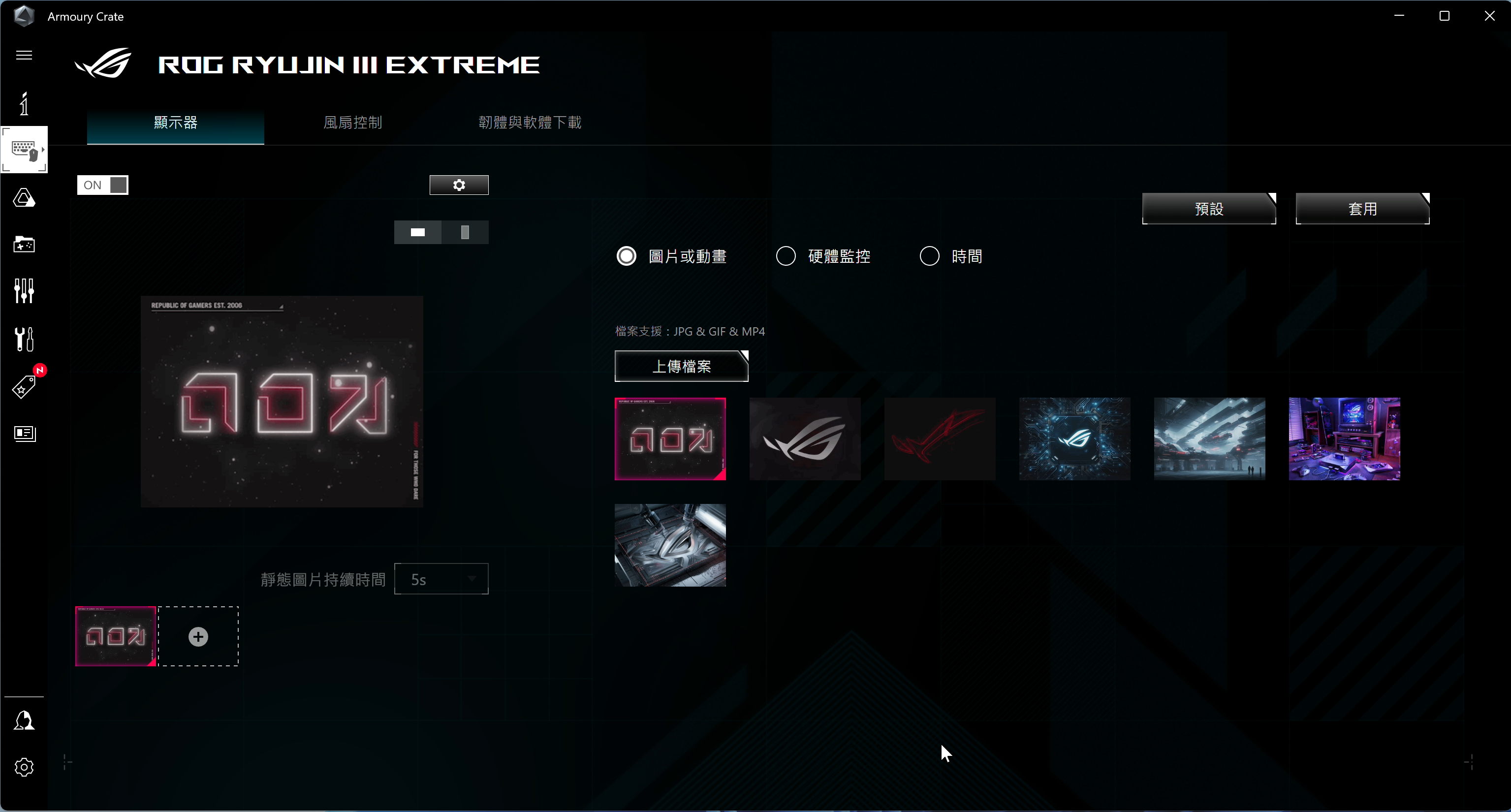Turn off the display ON switch
1511x812 pixels.
point(103,185)
